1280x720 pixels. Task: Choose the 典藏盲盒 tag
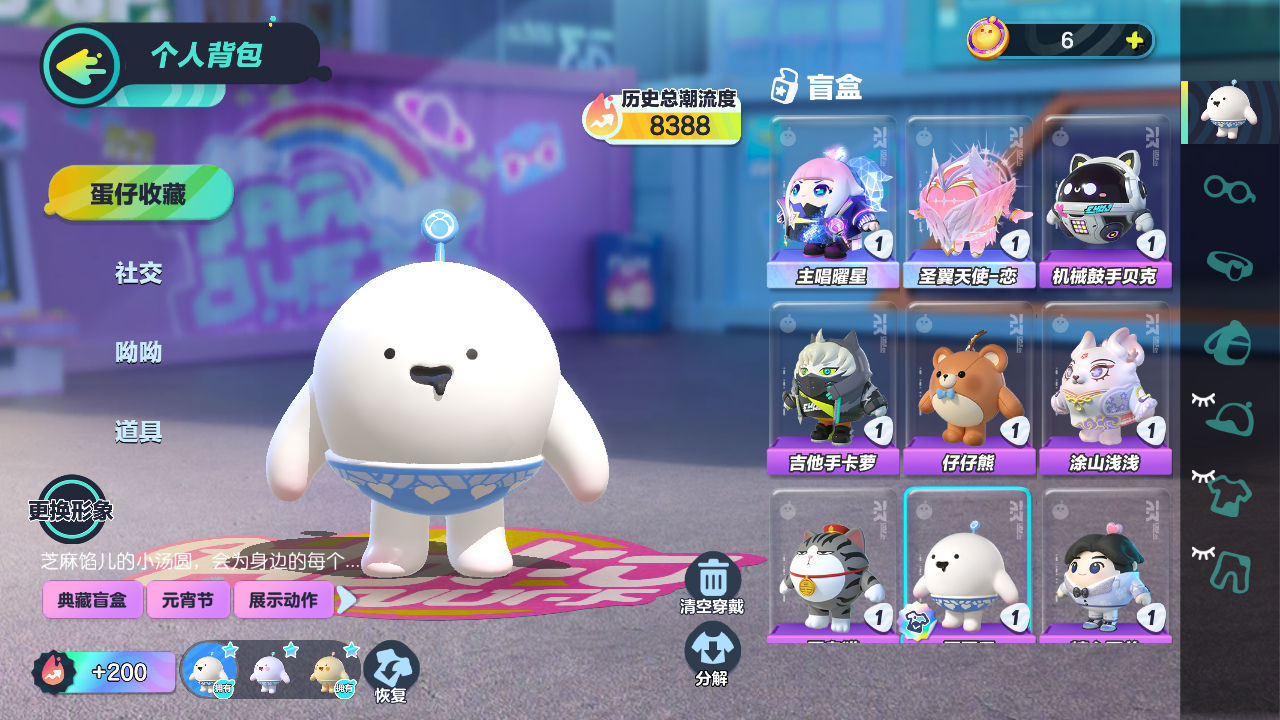pyautogui.click(x=92, y=600)
